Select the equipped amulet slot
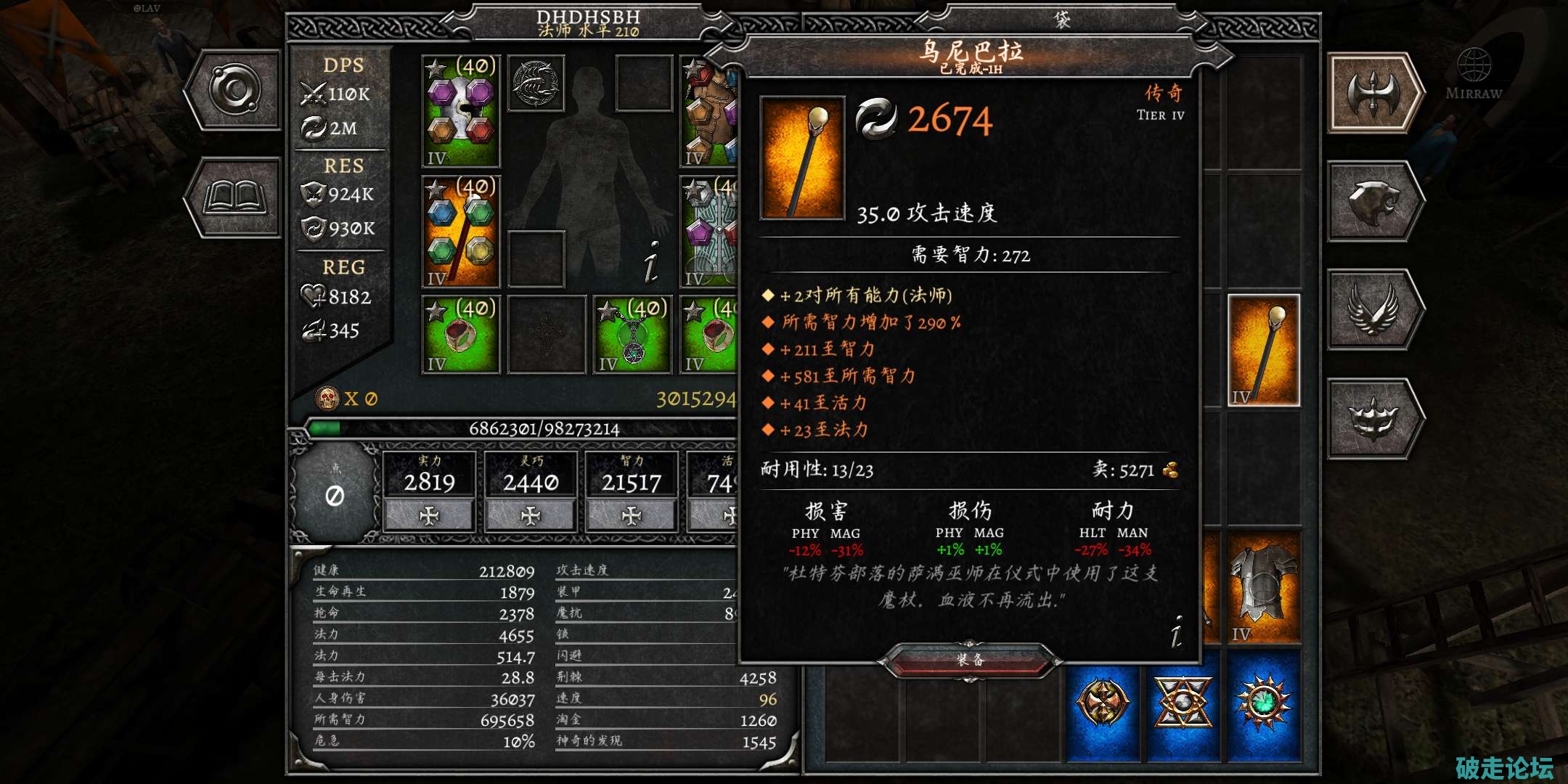Image resolution: width=1568 pixels, height=784 pixels. (x=632, y=335)
